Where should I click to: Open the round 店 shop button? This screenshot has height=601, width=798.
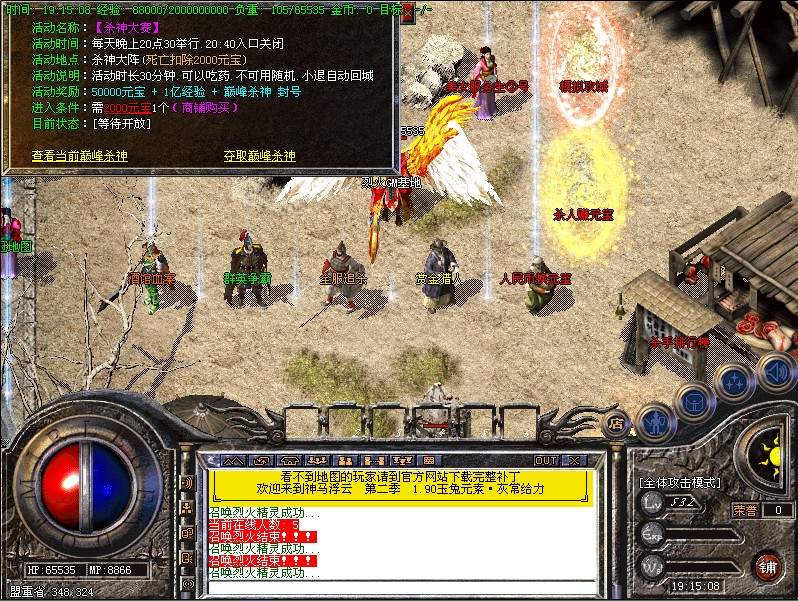pyautogui.click(x=616, y=422)
